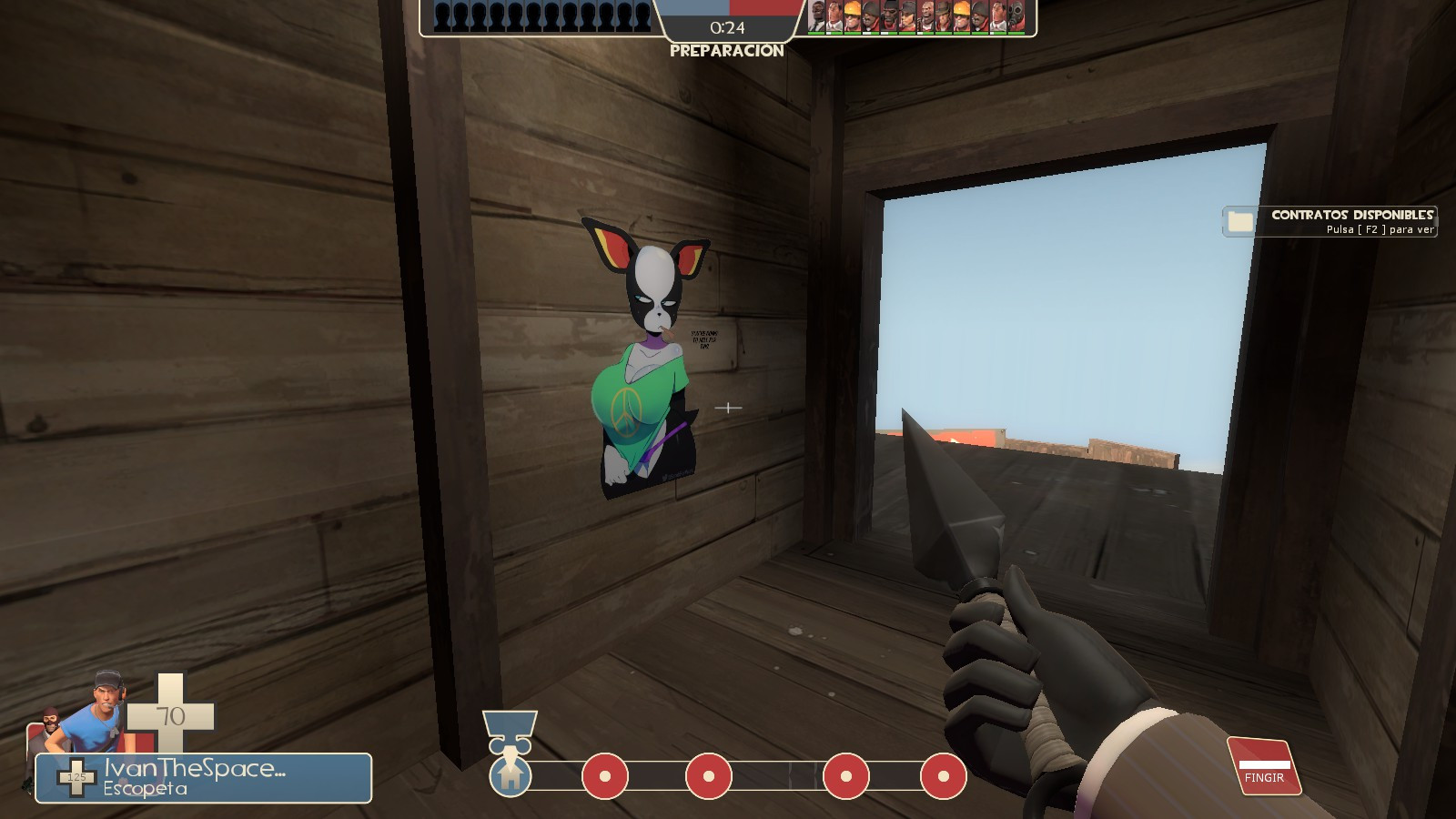The width and height of the screenshot is (1456, 819).
Task: Click the CONTRATOS DISPONIBLES notification
Action: pos(1351,217)
